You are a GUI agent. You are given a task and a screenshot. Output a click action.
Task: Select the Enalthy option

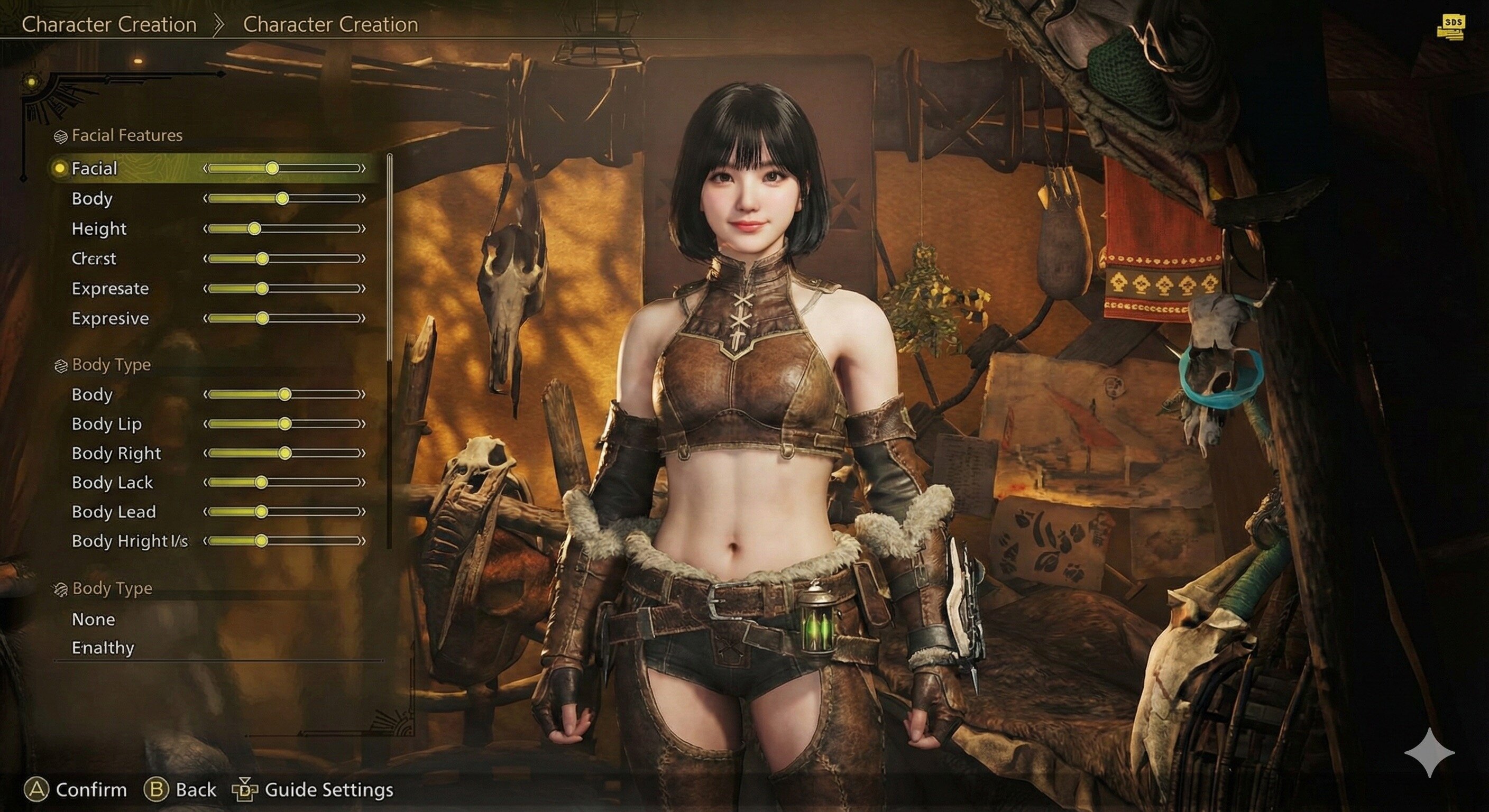pyautogui.click(x=103, y=648)
